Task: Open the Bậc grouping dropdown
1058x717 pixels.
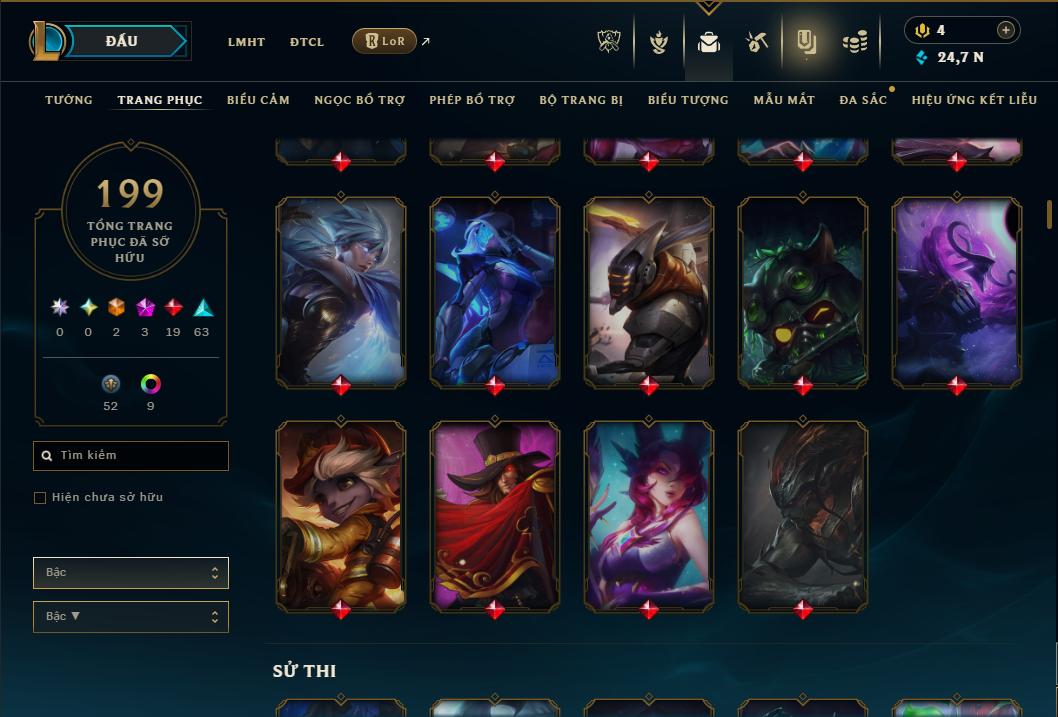Action: (131, 573)
